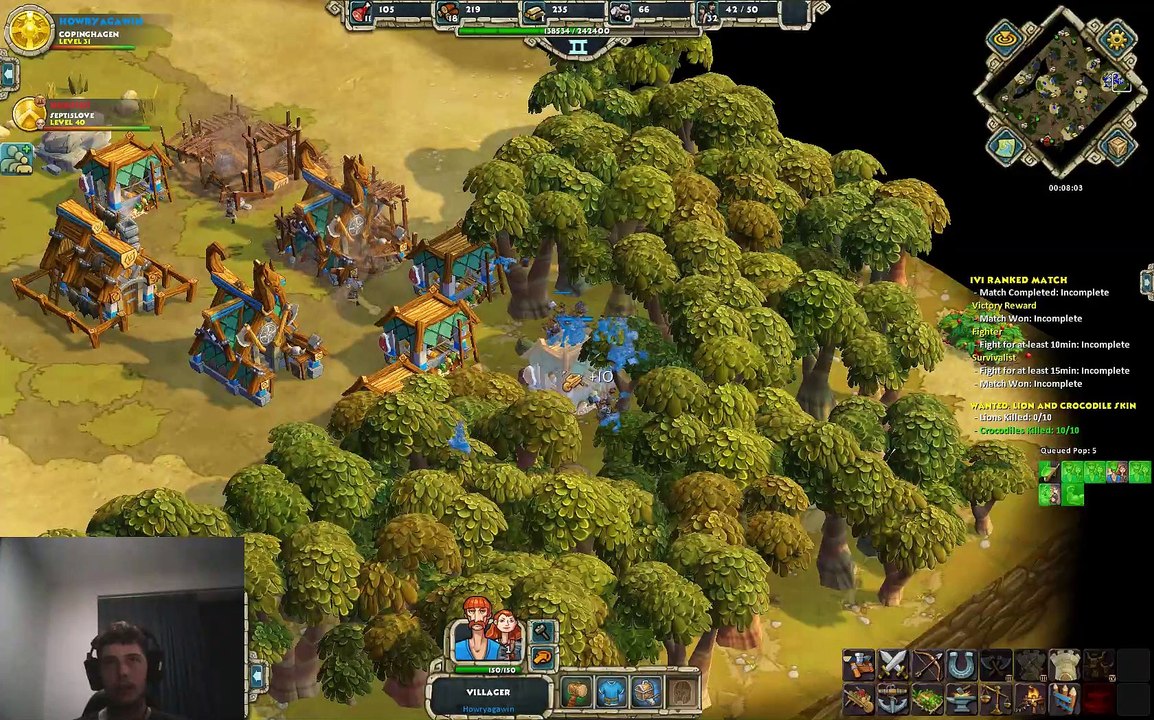This screenshot has height=720, width=1154.
Task: Select the blue tunic gear slot
Action: coord(612,691)
